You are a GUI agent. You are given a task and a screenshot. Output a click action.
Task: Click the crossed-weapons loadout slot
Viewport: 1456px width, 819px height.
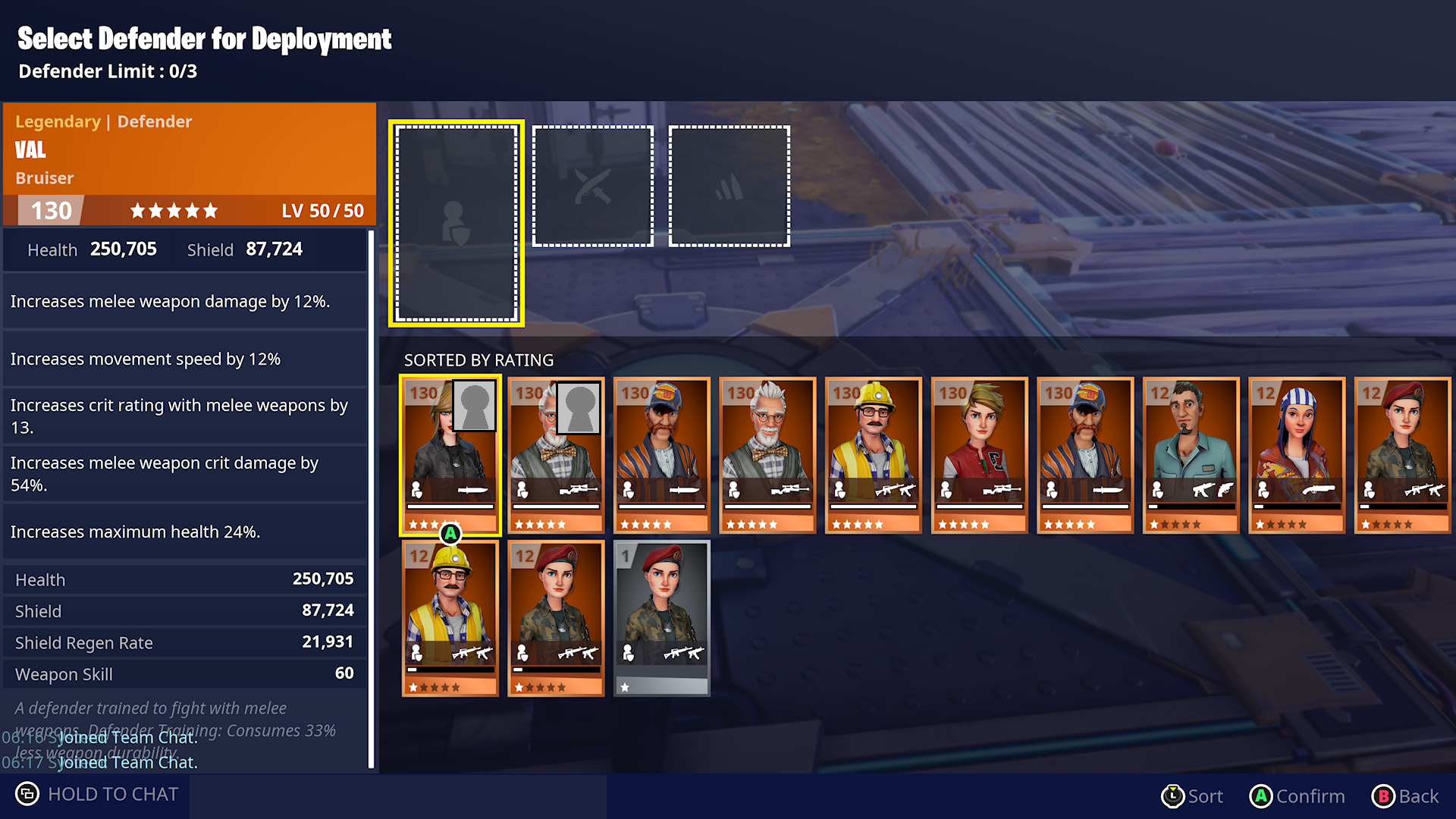click(592, 184)
